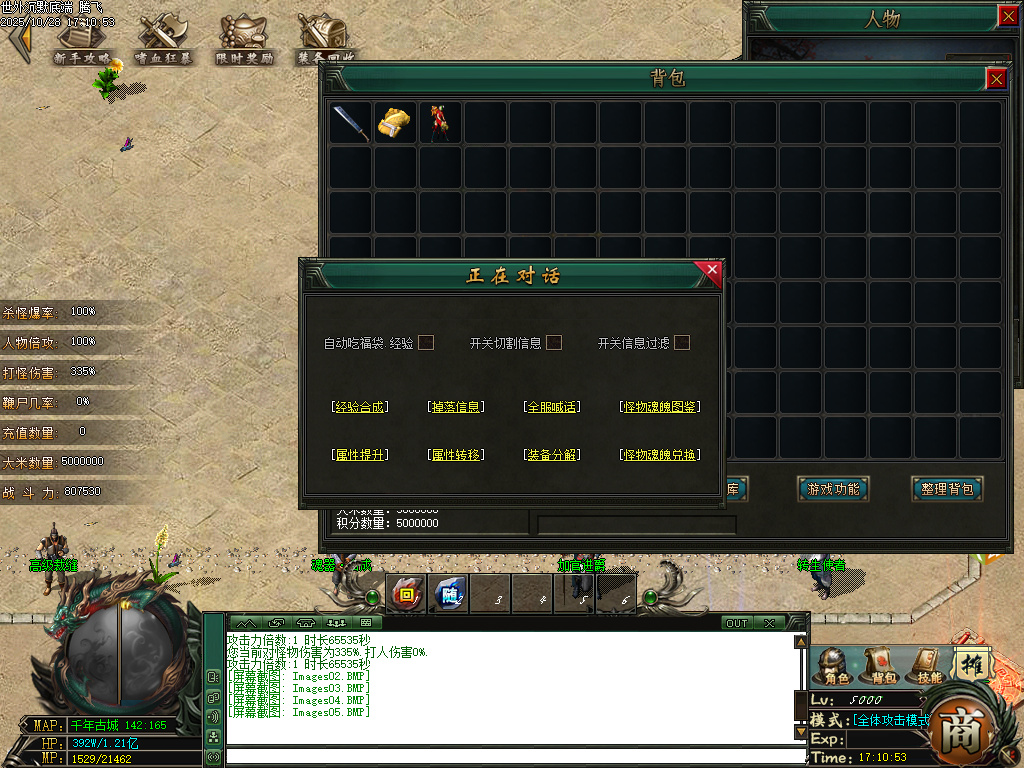Select the 全服喊话 option
Viewport: 1024px width, 768px height.
click(x=551, y=407)
